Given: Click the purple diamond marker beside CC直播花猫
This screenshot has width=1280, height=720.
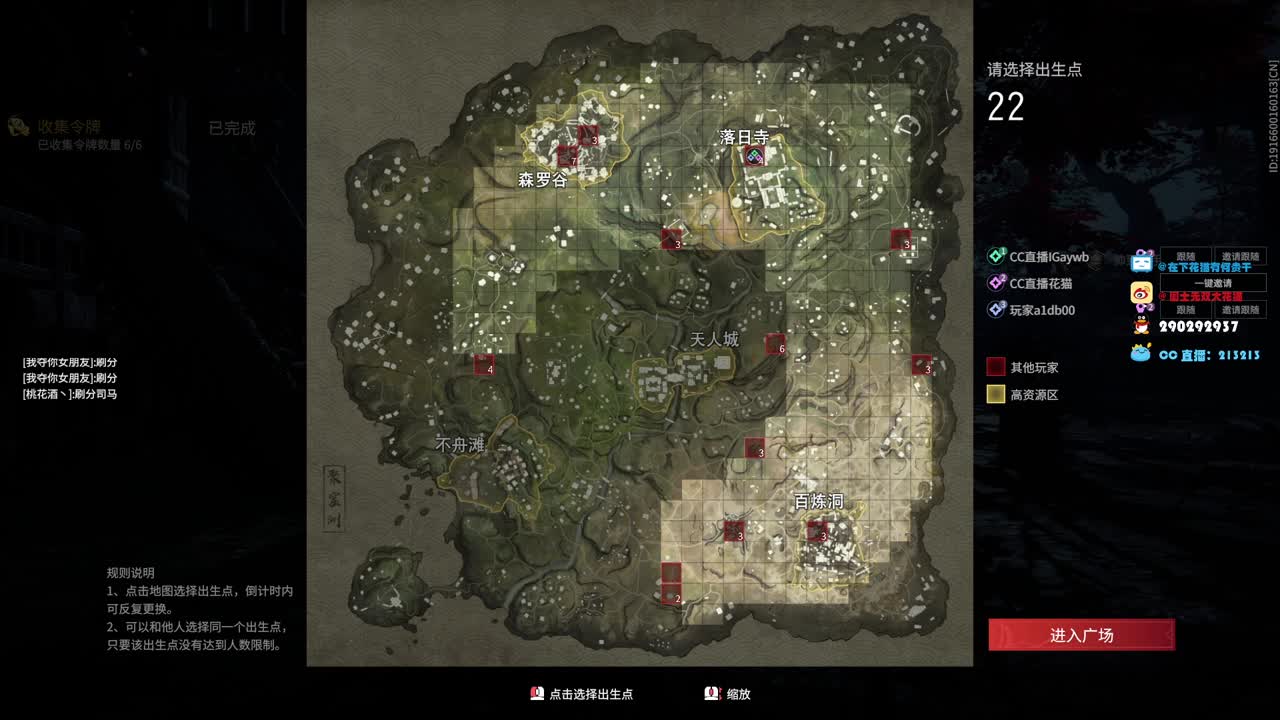Looking at the screenshot, I should tap(995, 282).
